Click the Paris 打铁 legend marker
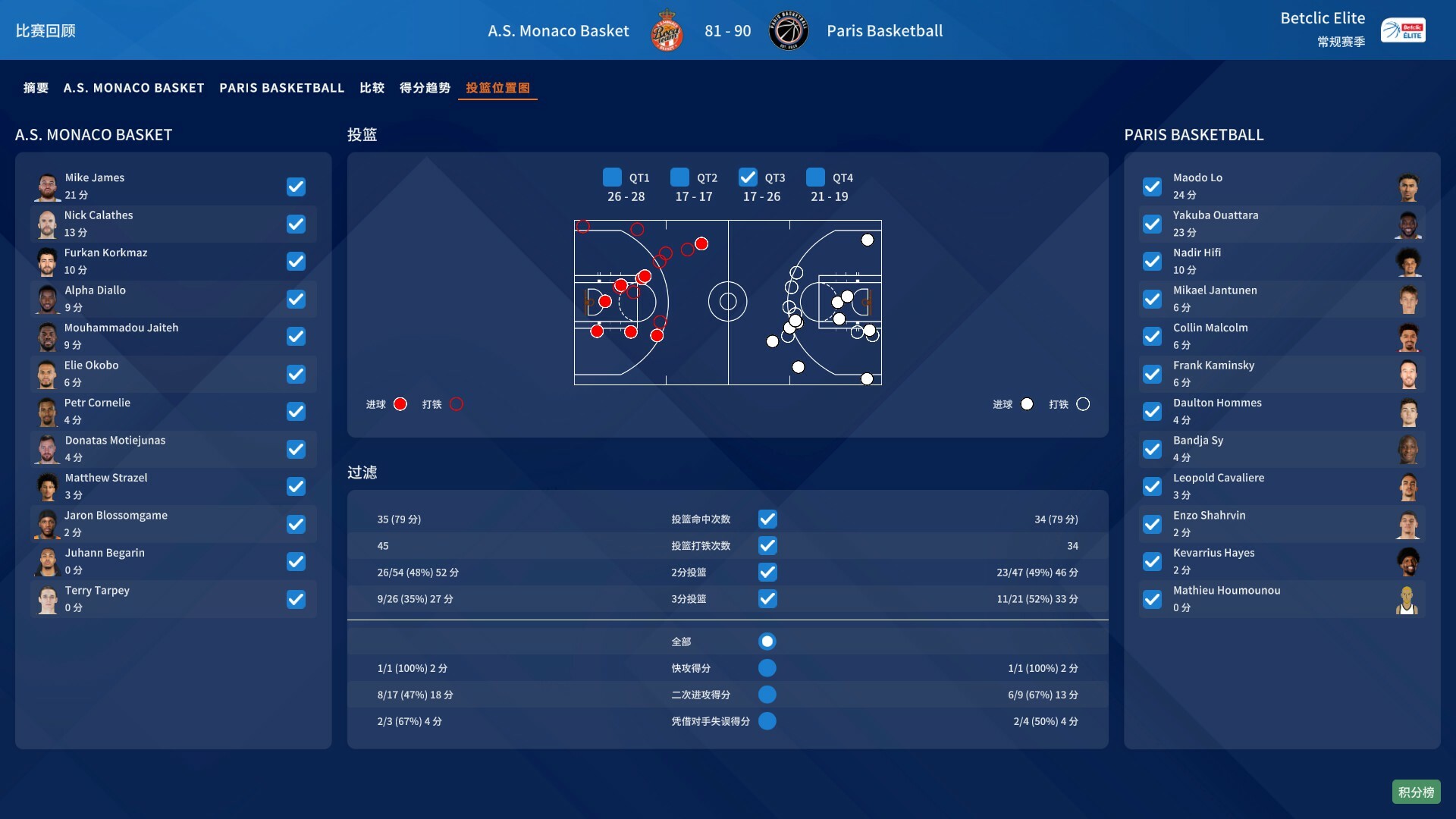Viewport: 1456px width, 819px height. click(x=1083, y=404)
